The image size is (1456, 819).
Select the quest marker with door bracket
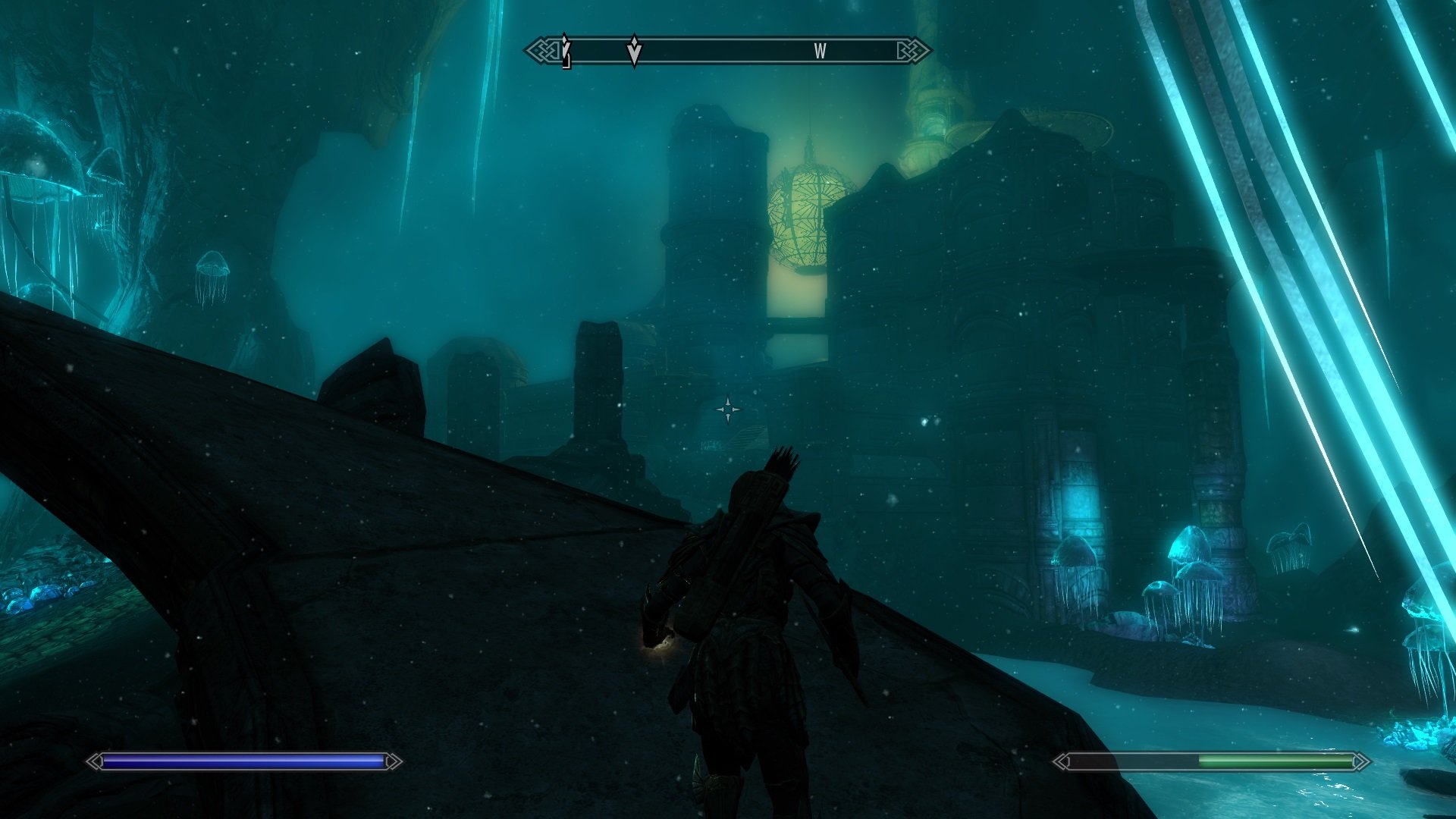tap(565, 52)
